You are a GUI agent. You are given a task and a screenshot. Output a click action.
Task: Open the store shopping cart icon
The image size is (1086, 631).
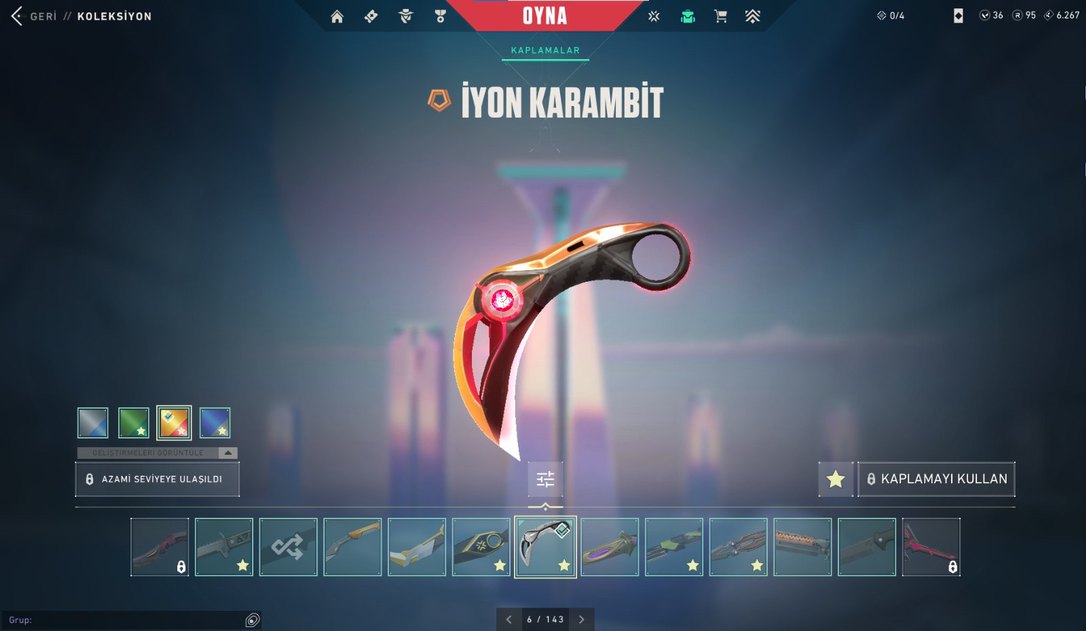point(720,16)
